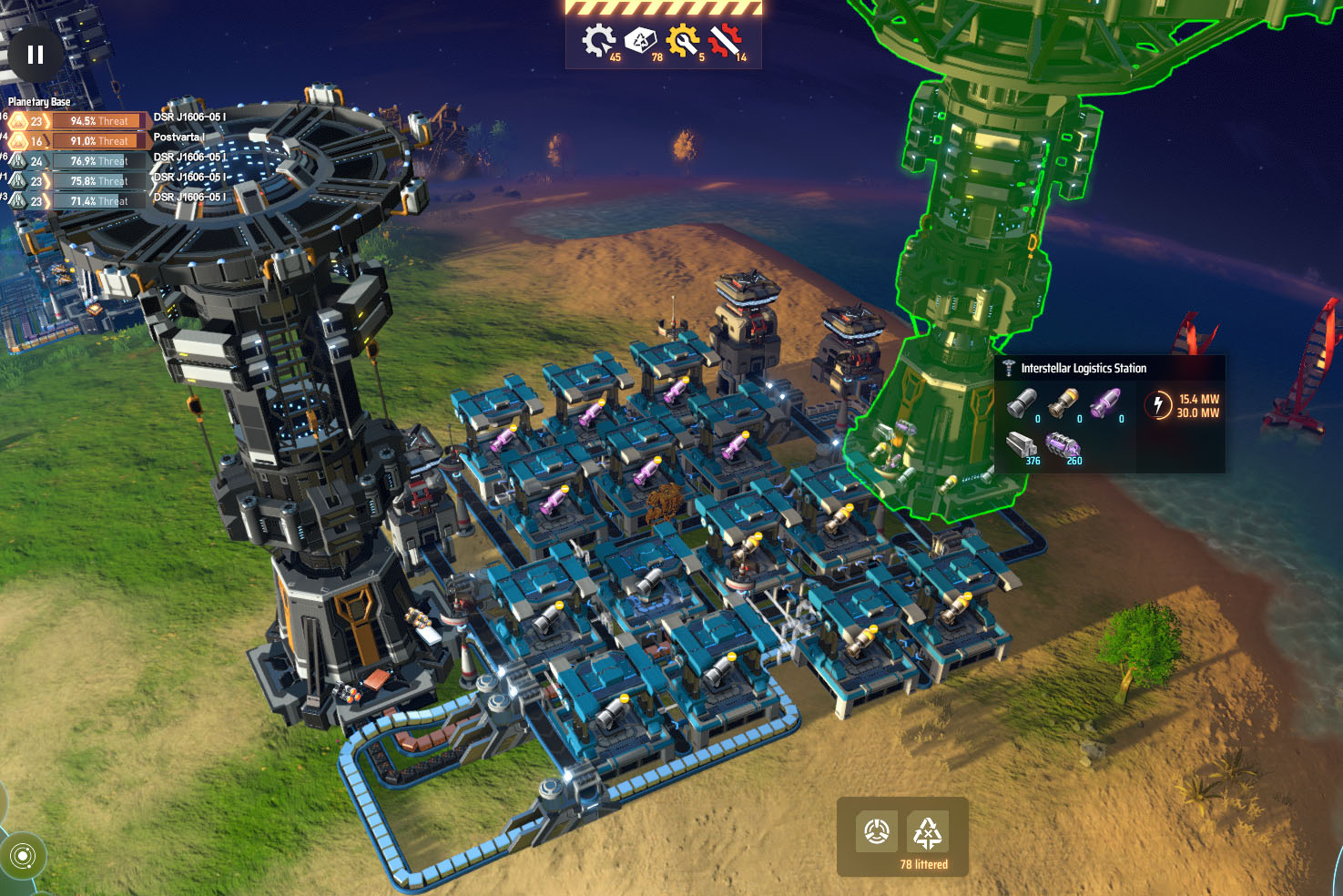Choose the 75.8% Threat base entry
1343x896 pixels.
99,181
